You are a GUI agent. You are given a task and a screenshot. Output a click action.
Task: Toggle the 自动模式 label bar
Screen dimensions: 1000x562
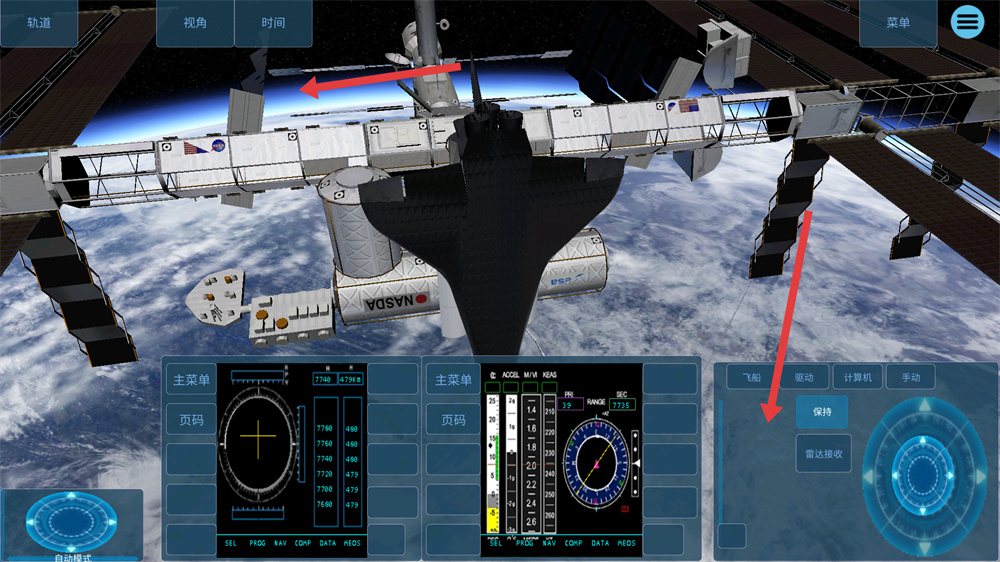coord(70,556)
